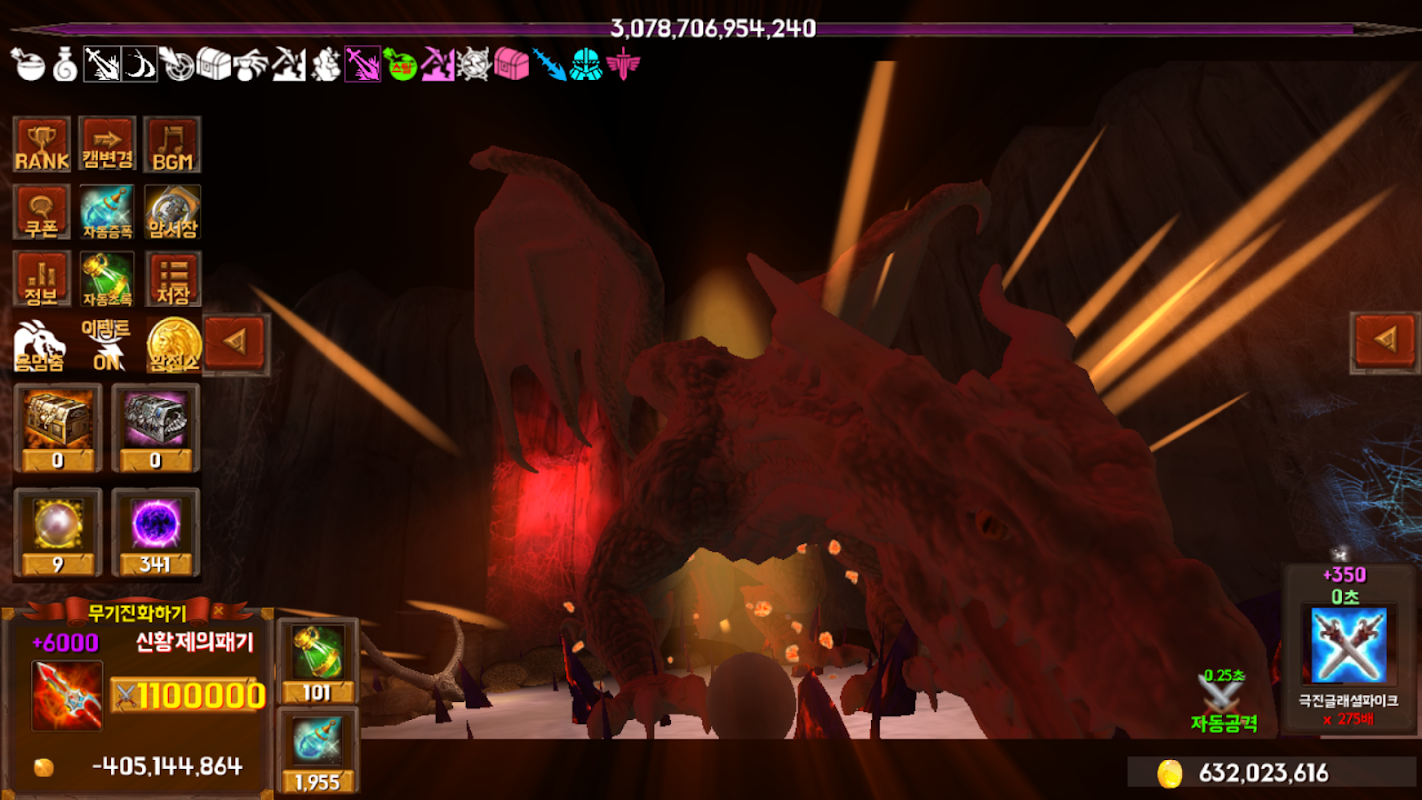This screenshot has height=800, width=1422.
Task: Toggle the 자동공격 auto attack button
Action: click(1223, 702)
